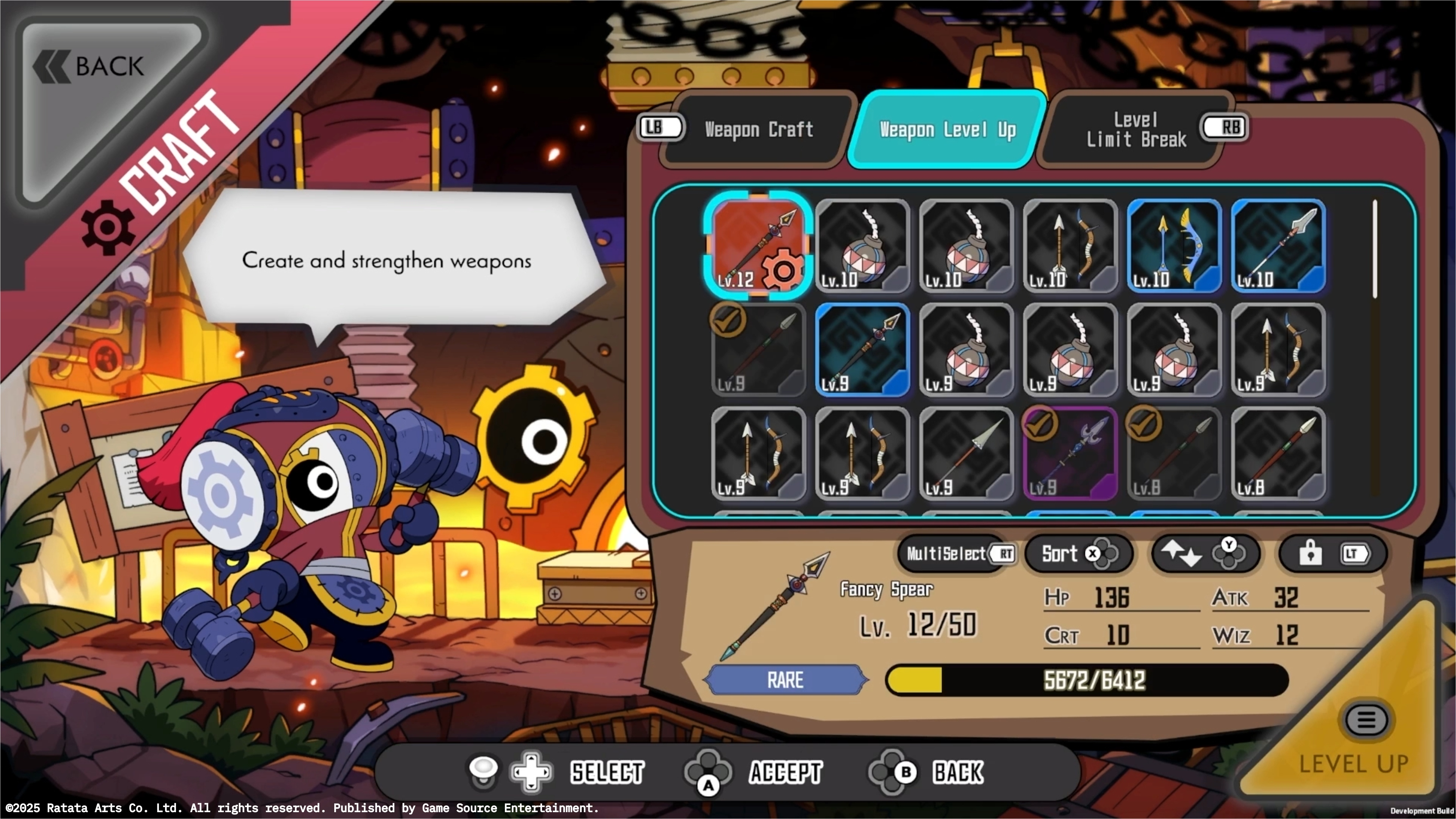
Task: Click the scrollbar beside the weapon grid
Action: pyautogui.click(x=1376, y=248)
